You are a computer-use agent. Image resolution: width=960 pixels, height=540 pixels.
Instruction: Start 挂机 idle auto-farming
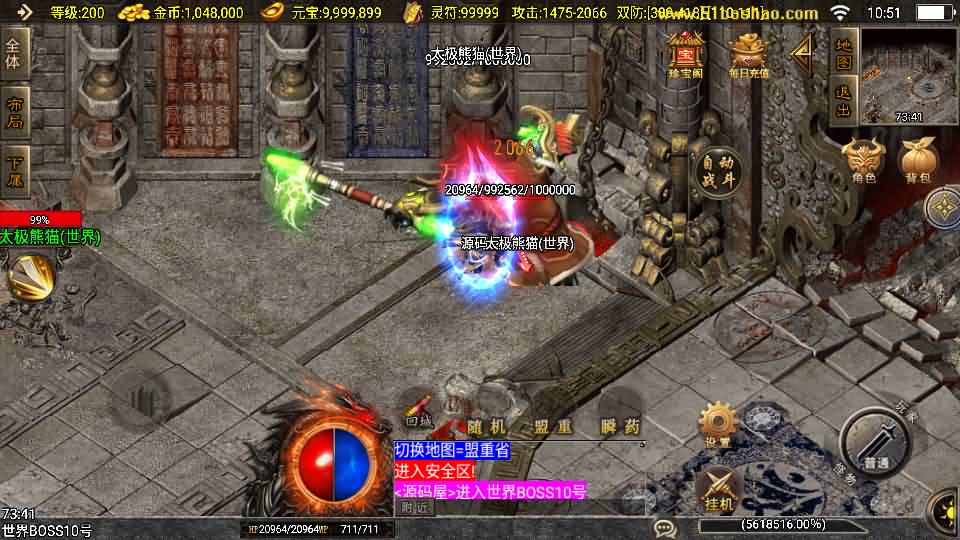pos(717,488)
